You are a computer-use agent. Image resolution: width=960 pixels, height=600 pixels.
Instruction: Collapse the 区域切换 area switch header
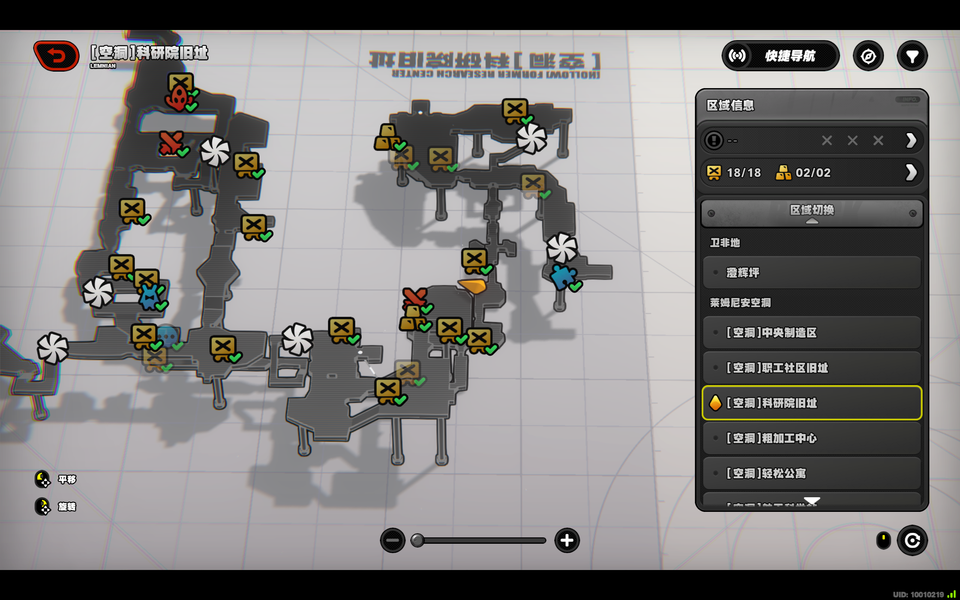pos(811,212)
